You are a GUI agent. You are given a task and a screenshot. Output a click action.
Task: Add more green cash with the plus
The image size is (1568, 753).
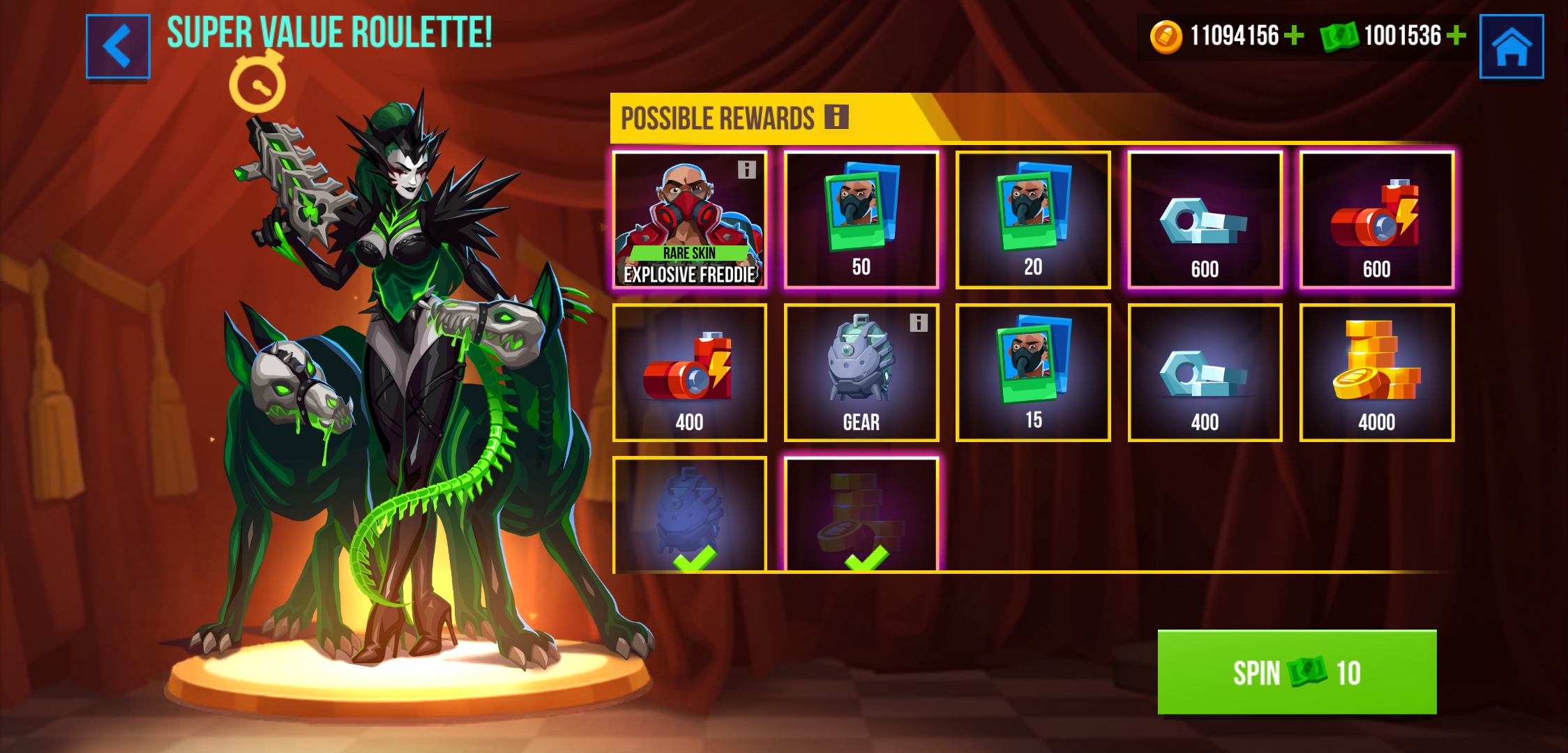click(1456, 36)
